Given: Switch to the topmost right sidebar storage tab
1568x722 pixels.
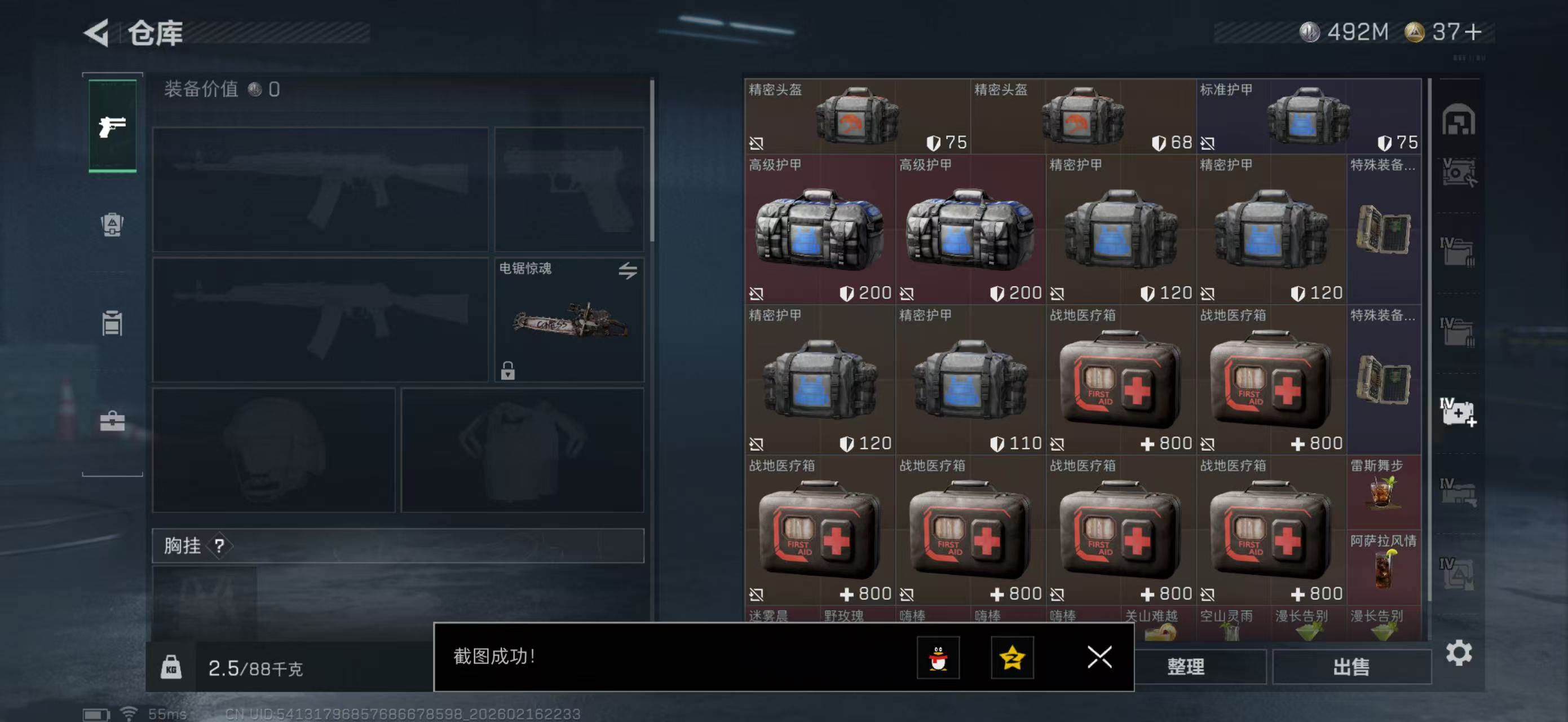Looking at the screenshot, I should [x=1461, y=121].
